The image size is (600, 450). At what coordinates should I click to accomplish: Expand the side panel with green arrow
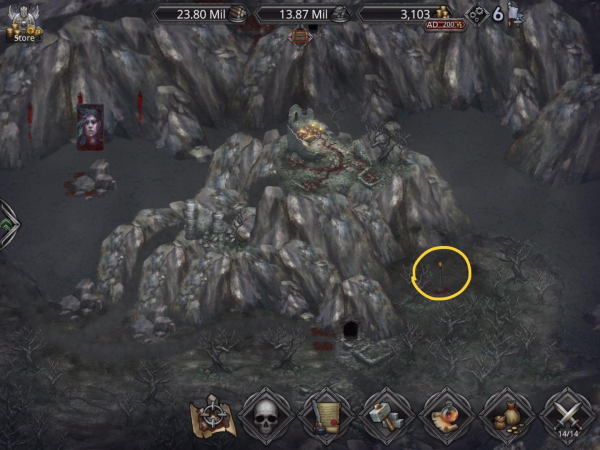click(x=6, y=218)
